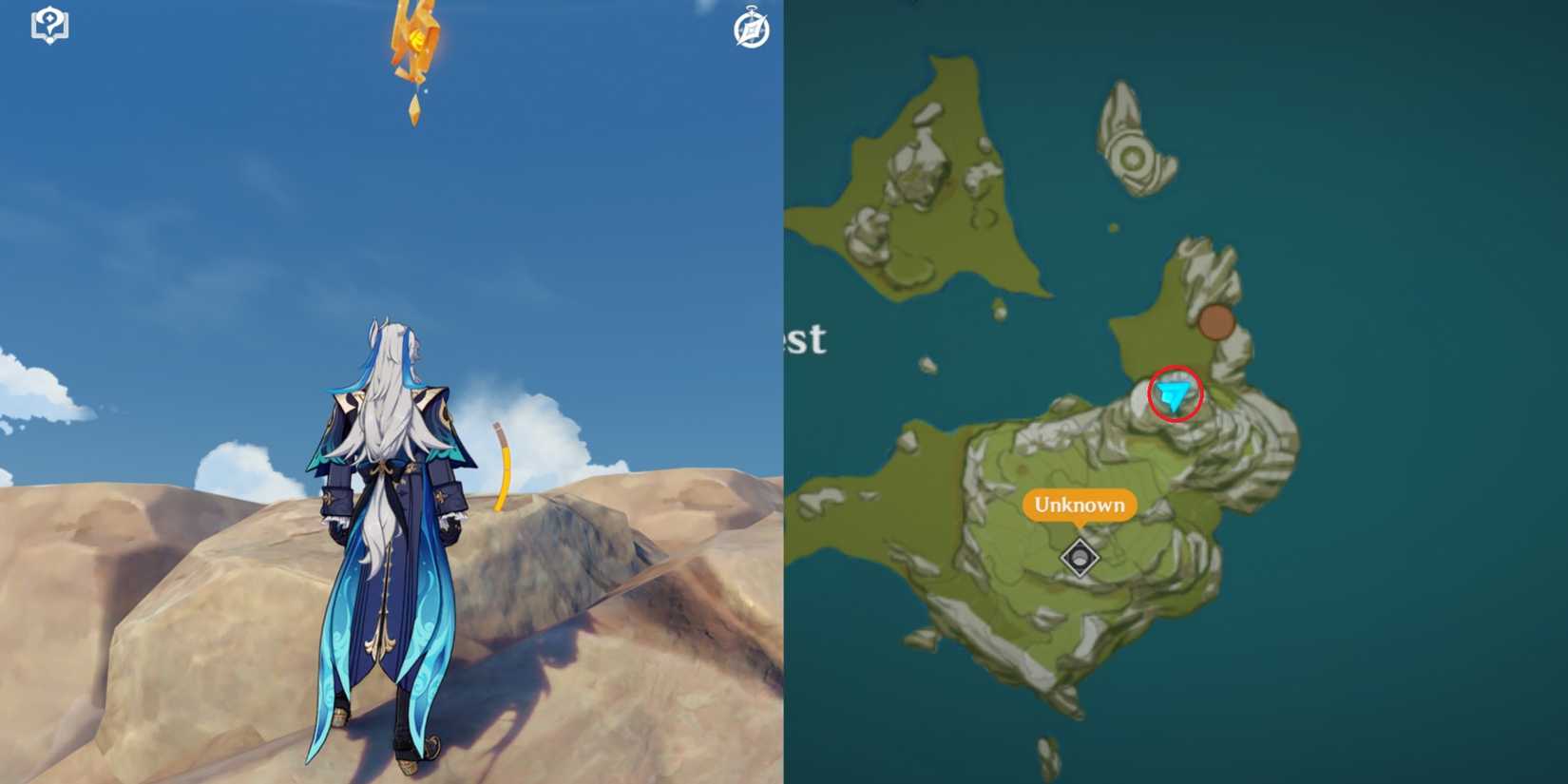Select the Unknown domain diamond icon
This screenshot has width=1568, height=784.
click(x=1079, y=555)
